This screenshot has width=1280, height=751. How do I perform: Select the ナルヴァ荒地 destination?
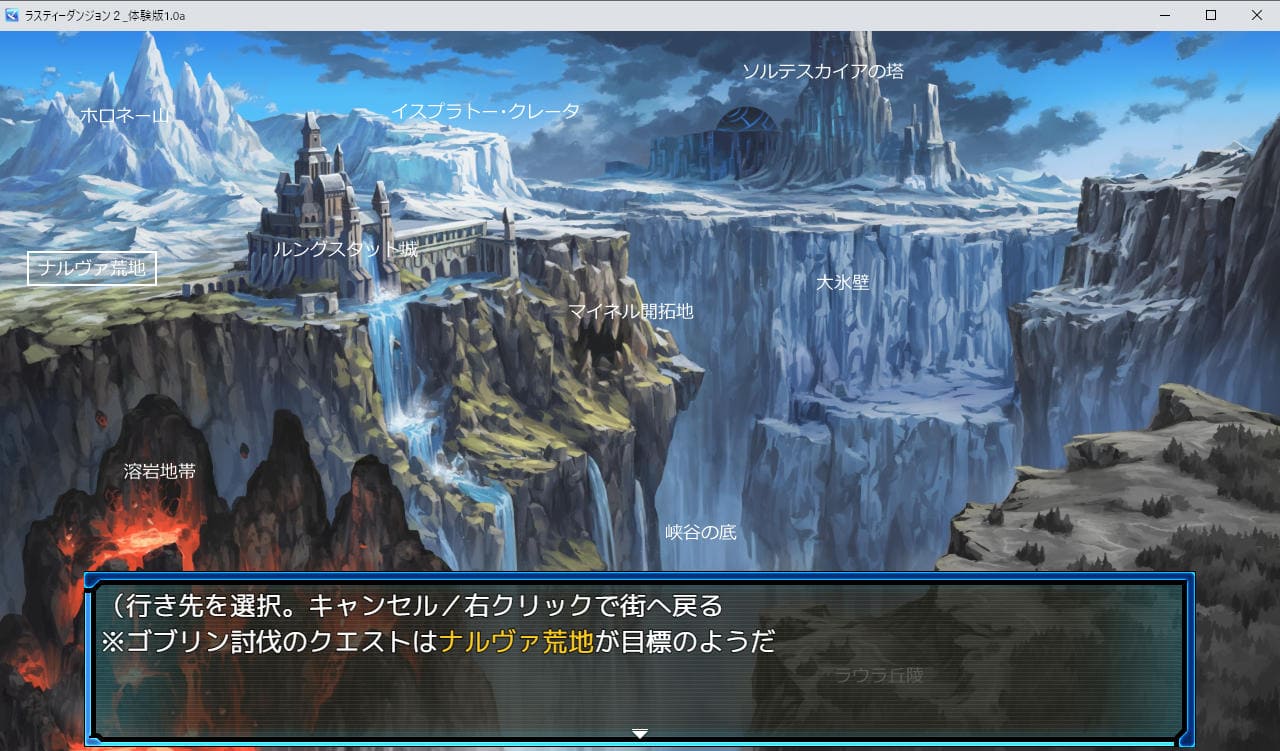pyautogui.click(x=92, y=268)
